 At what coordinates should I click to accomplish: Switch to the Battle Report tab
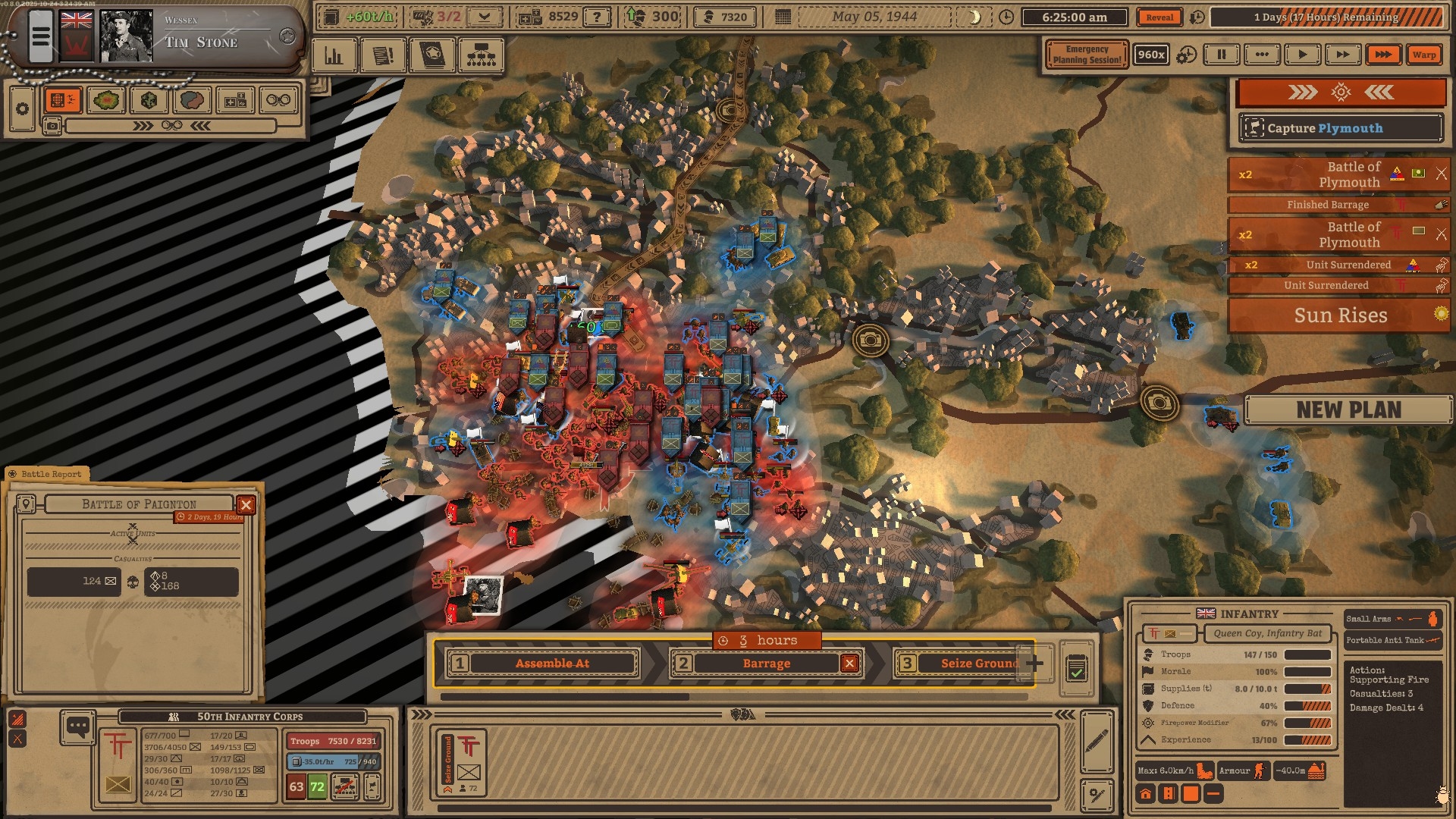click(50, 474)
